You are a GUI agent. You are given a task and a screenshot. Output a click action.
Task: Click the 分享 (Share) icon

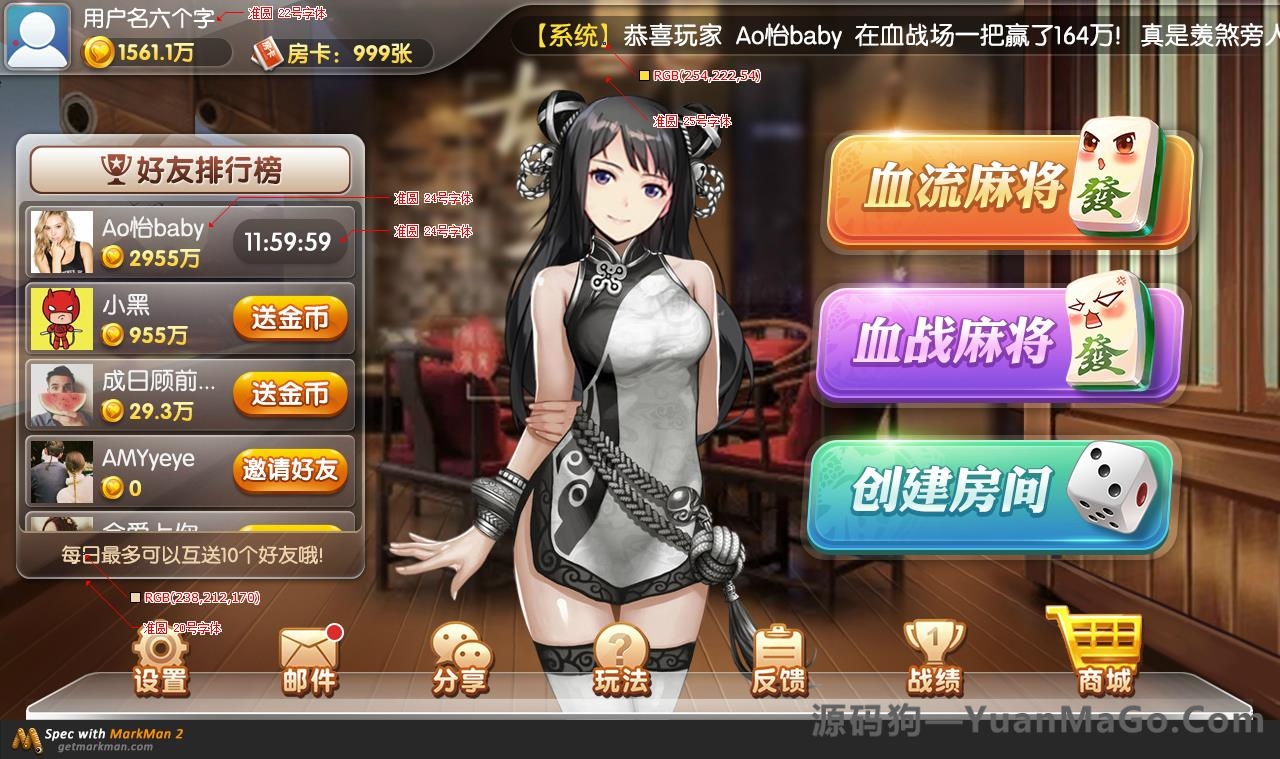[x=460, y=655]
